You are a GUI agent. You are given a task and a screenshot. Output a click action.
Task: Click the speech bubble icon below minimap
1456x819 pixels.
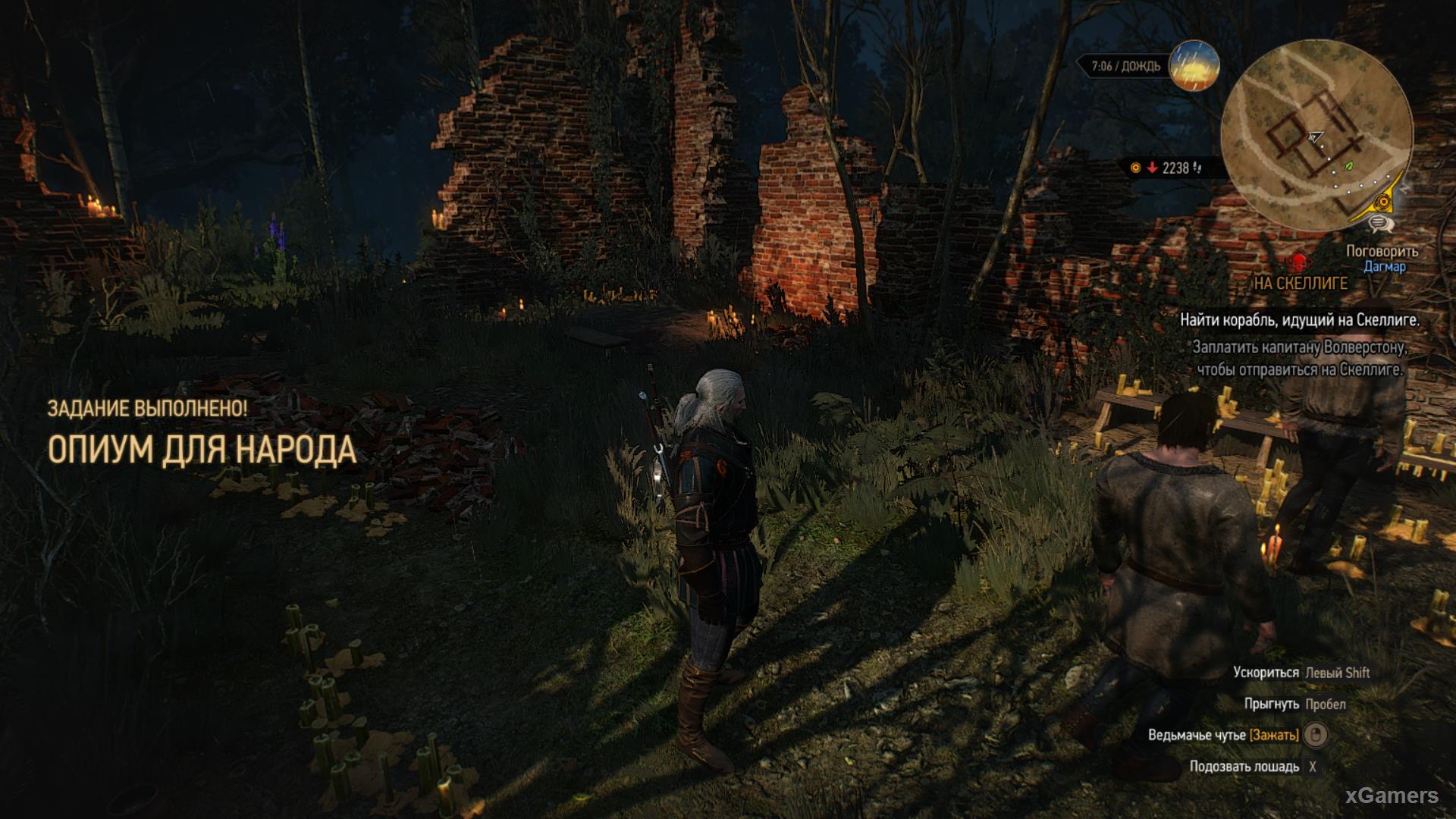[x=1379, y=224]
